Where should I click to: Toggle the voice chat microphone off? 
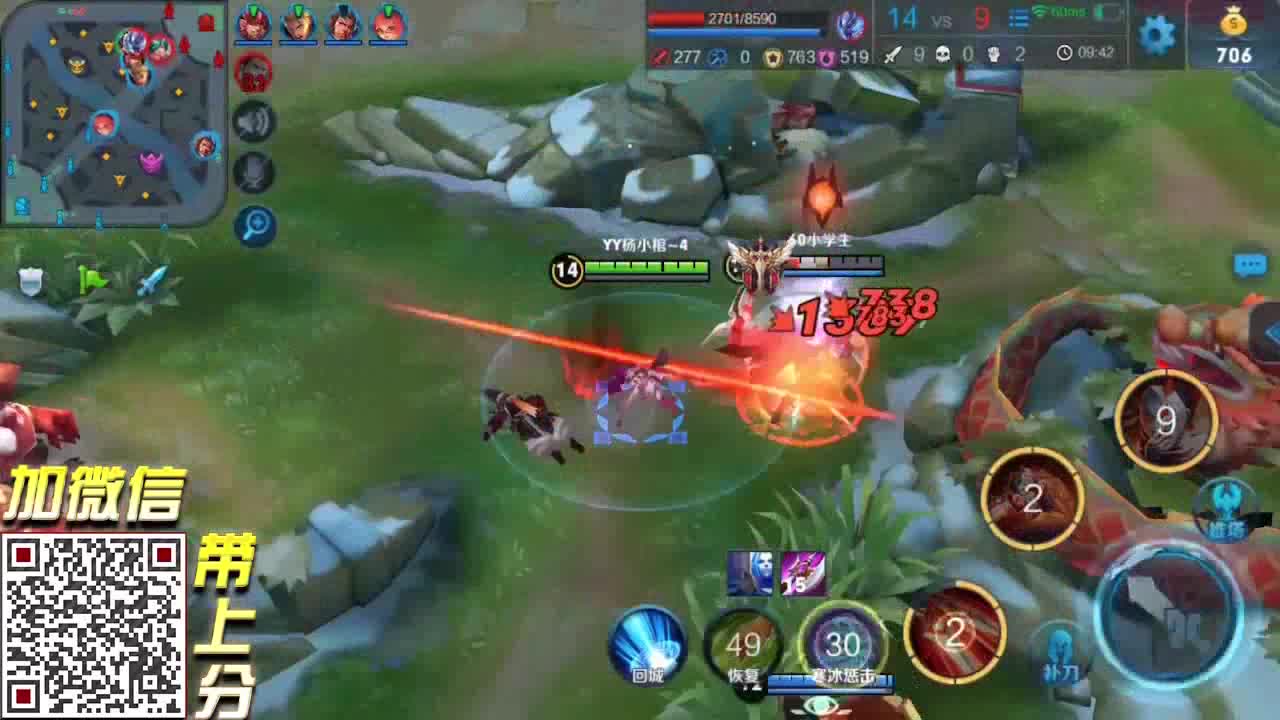click(x=258, y=170)
